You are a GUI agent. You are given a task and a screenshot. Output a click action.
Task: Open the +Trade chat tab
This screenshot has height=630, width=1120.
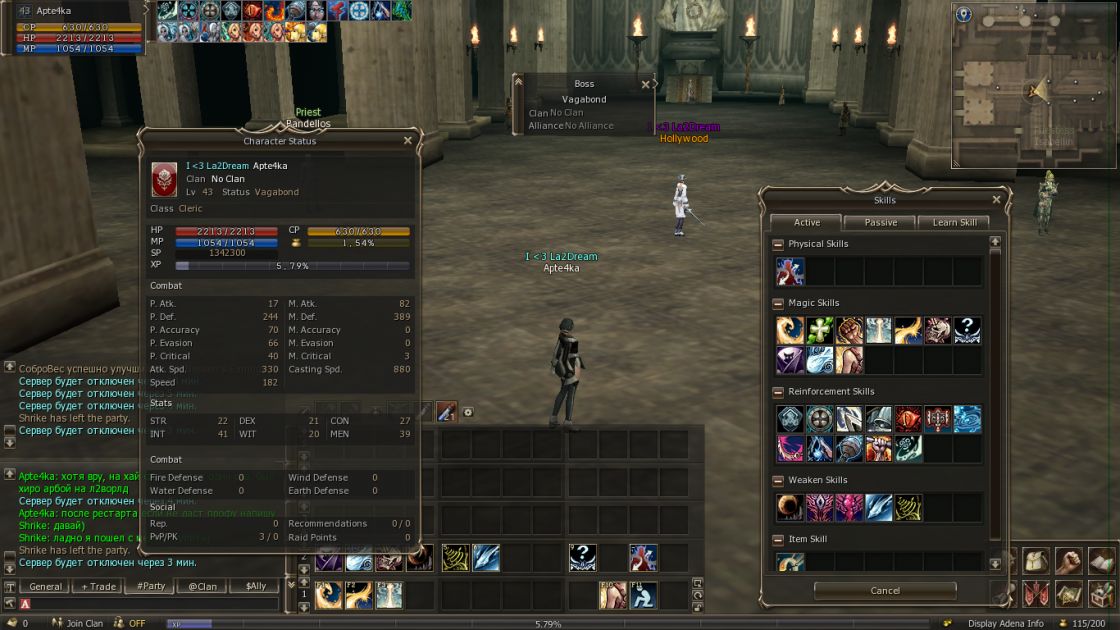98,587
